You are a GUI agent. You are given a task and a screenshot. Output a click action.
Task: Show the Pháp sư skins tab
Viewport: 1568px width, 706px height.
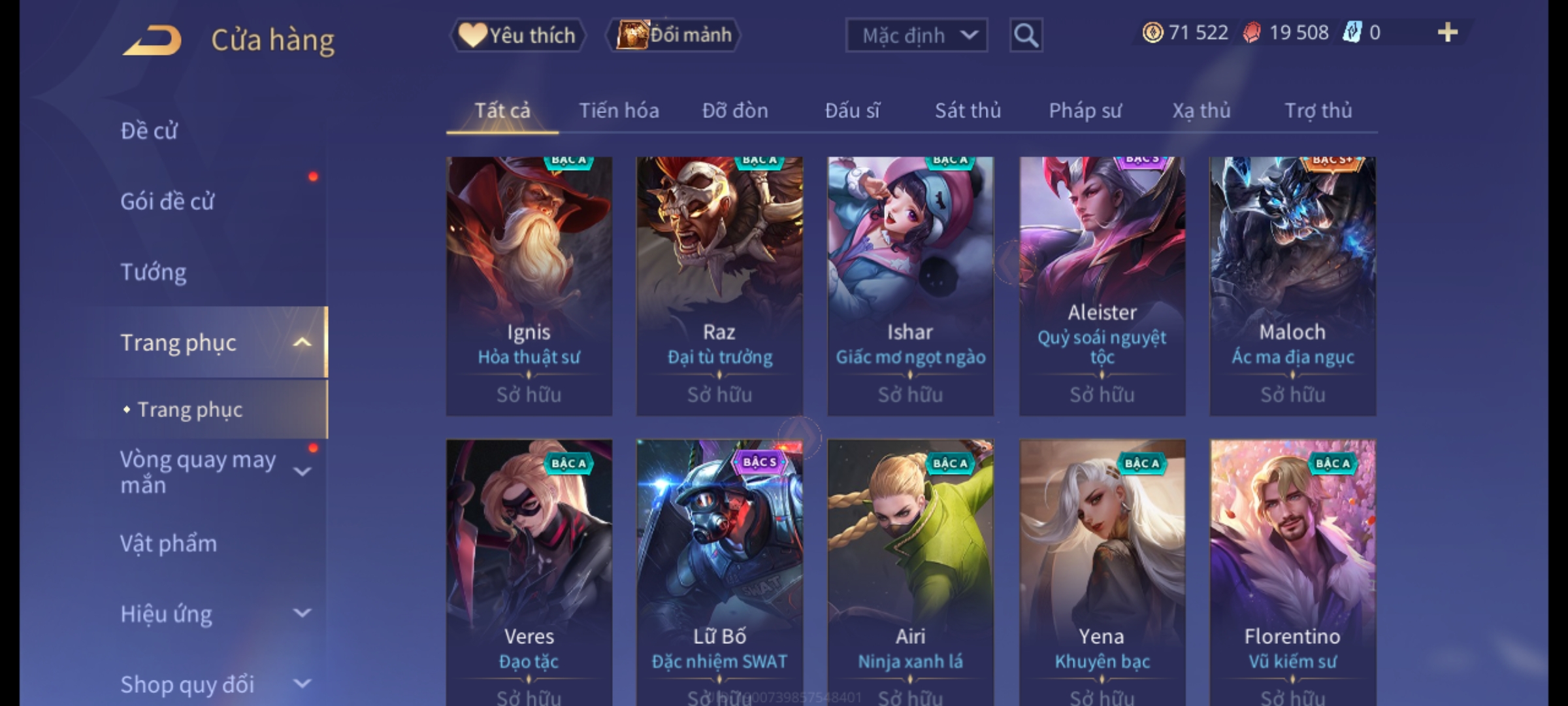click(x=1085, y=110)
